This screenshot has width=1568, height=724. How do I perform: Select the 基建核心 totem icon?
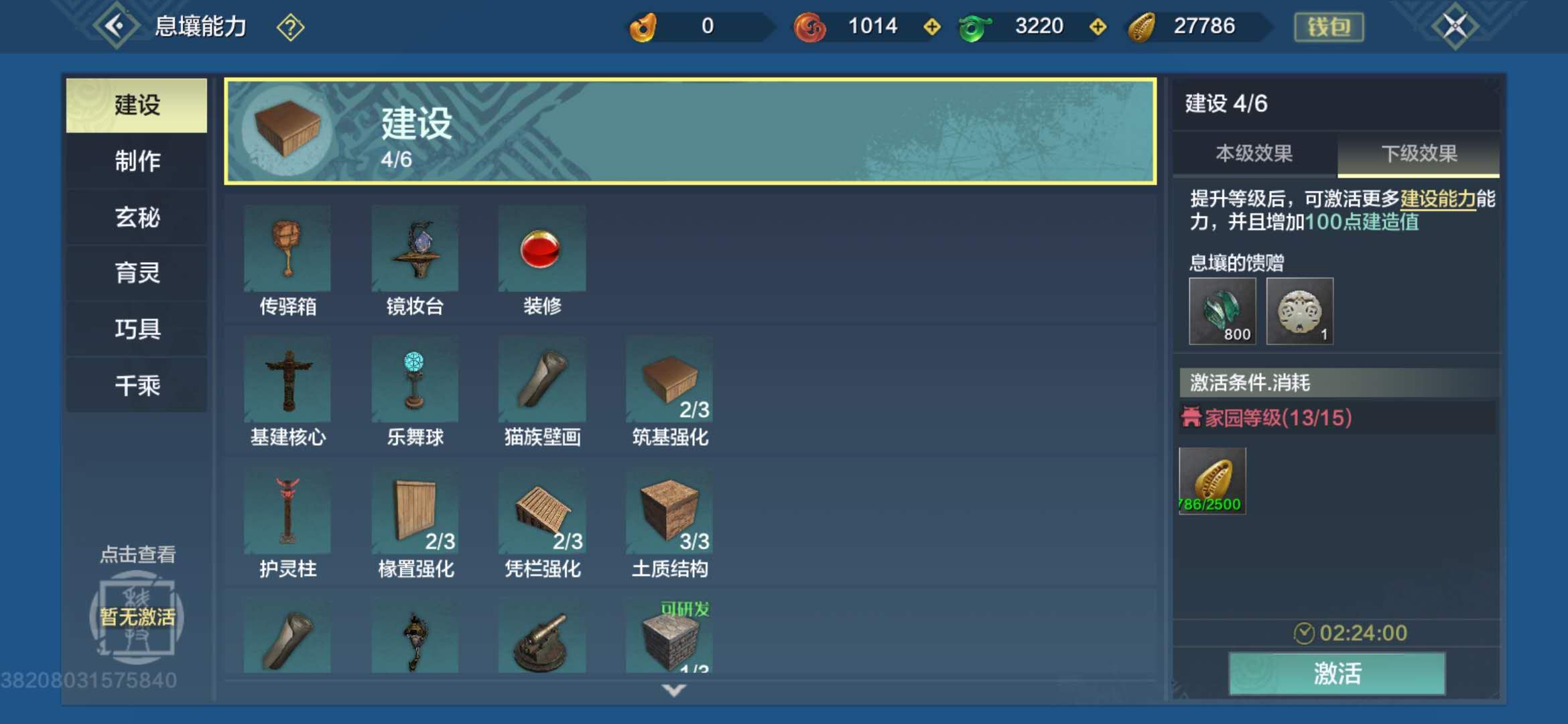point(287,379)
